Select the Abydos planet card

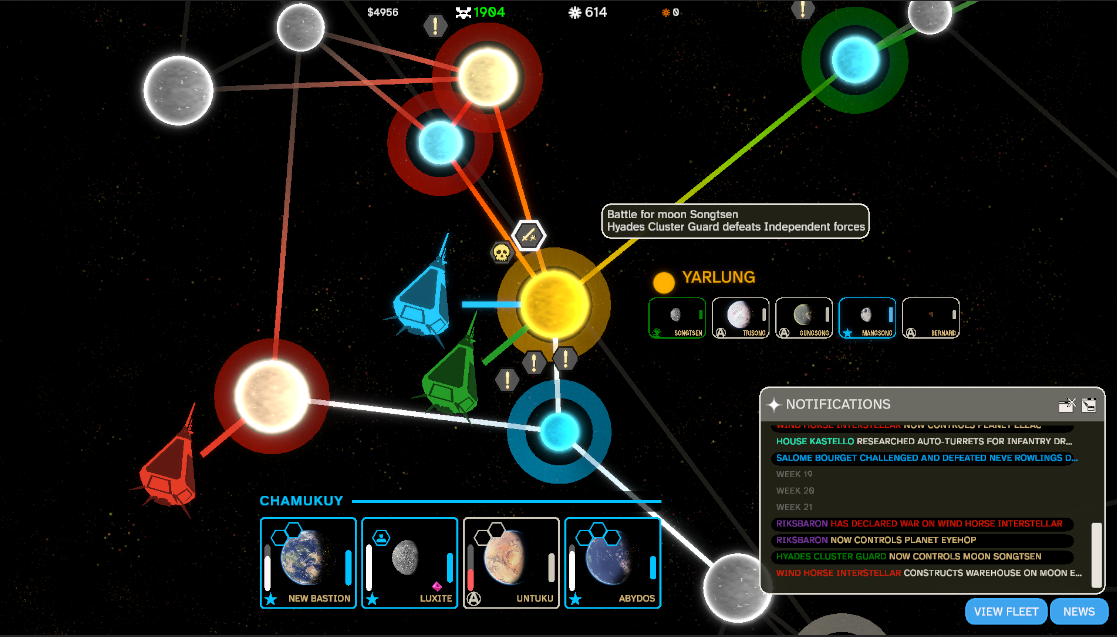point(612,563)
